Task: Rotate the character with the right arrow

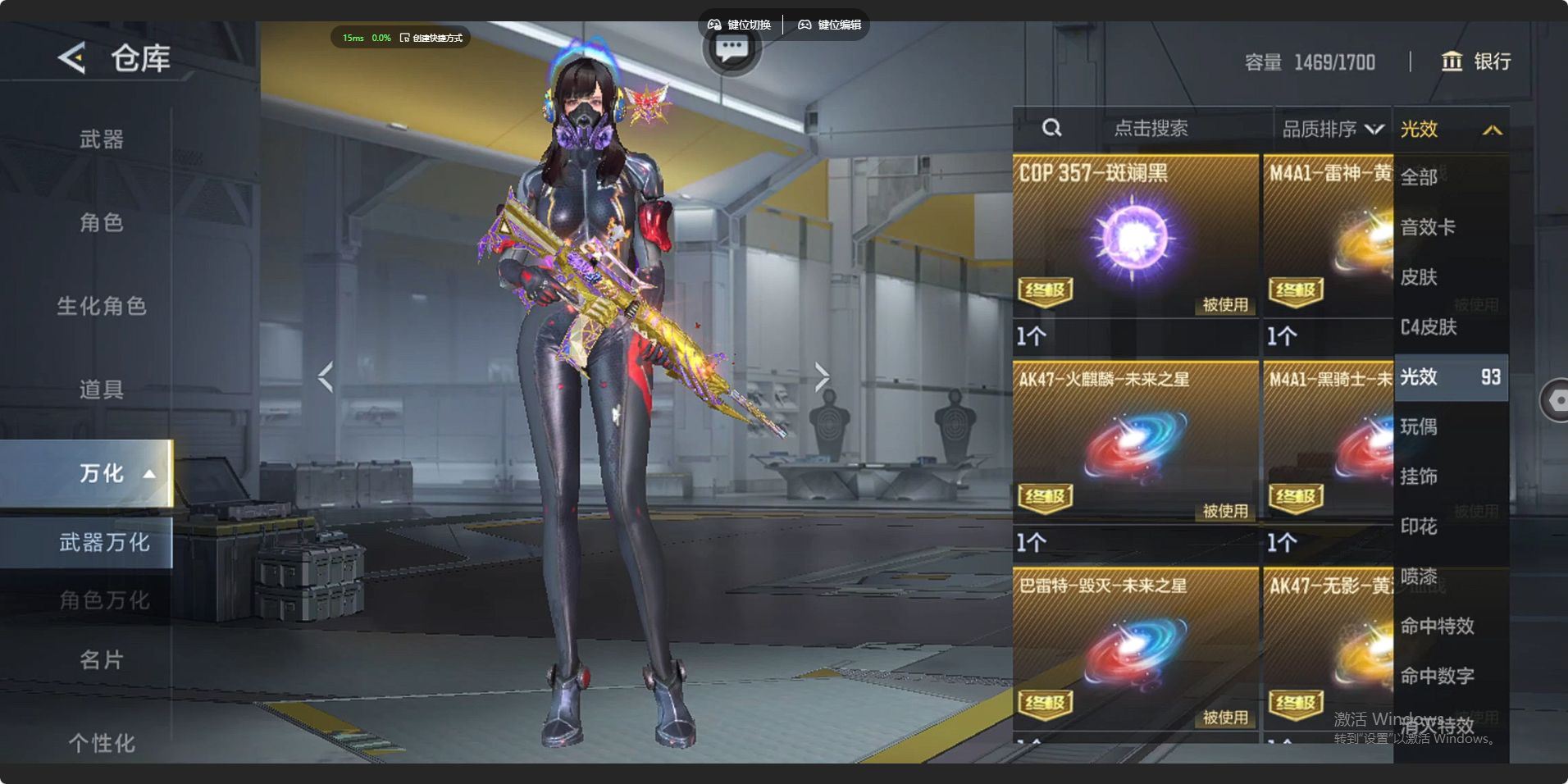Action: point(822,376)
